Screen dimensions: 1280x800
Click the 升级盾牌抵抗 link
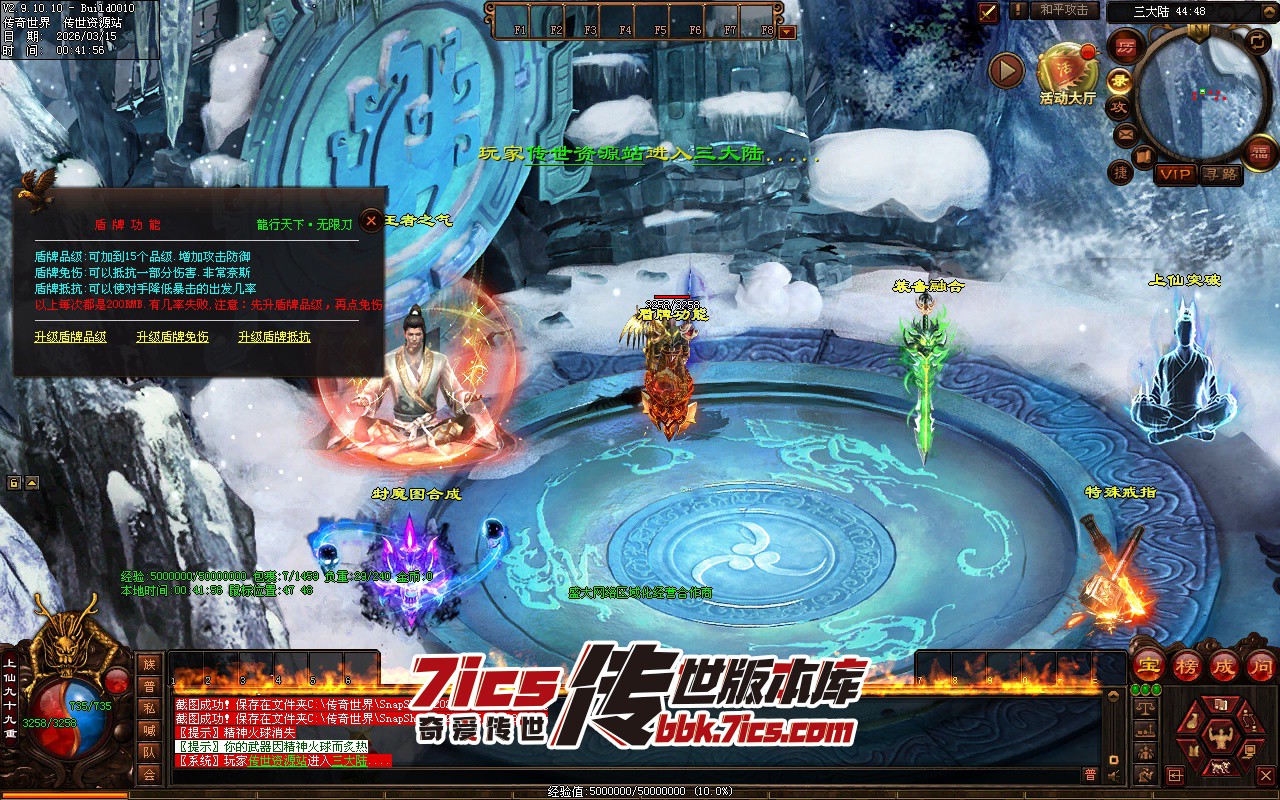(x=274, y=337)
